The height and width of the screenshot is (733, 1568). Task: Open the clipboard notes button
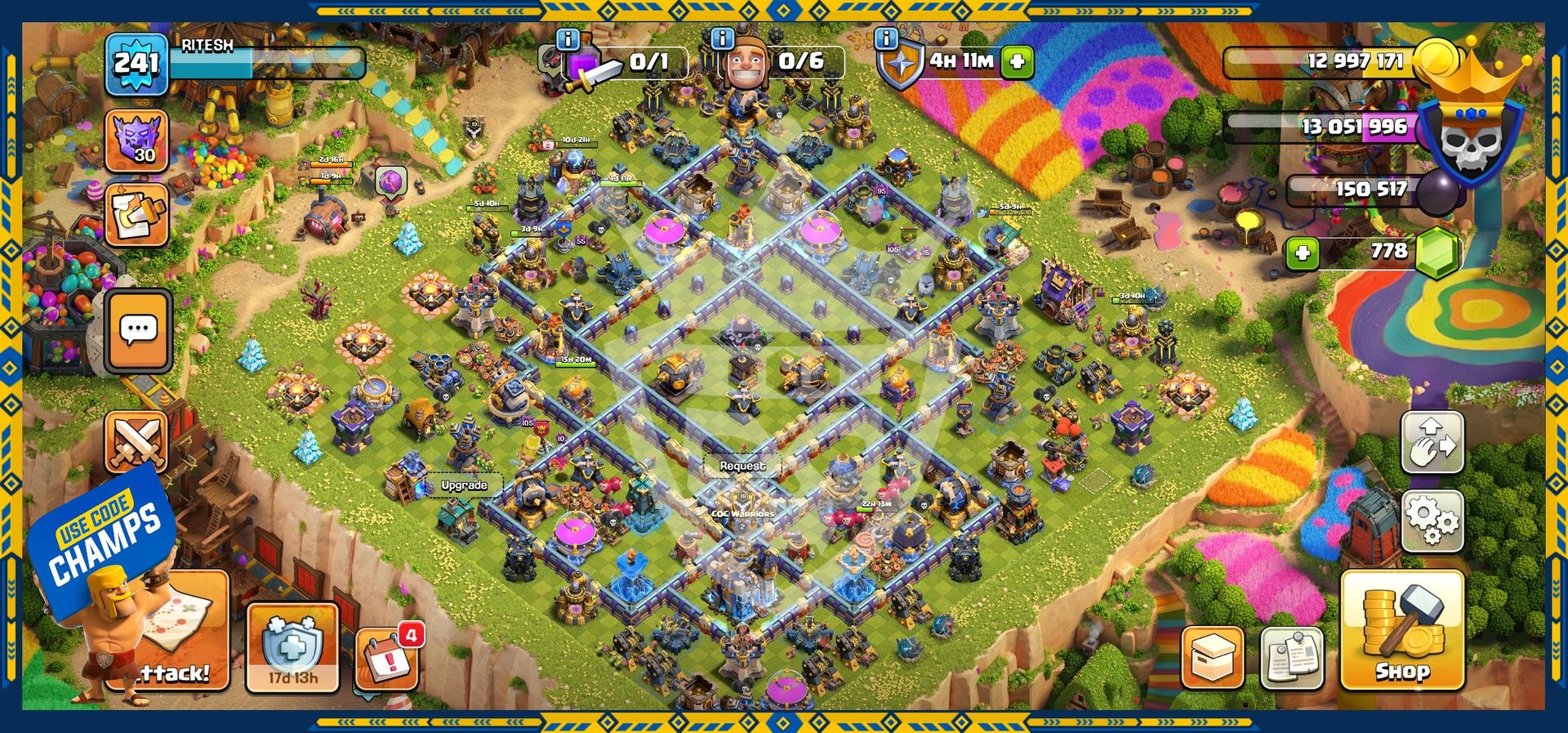tap(1292, 657)
